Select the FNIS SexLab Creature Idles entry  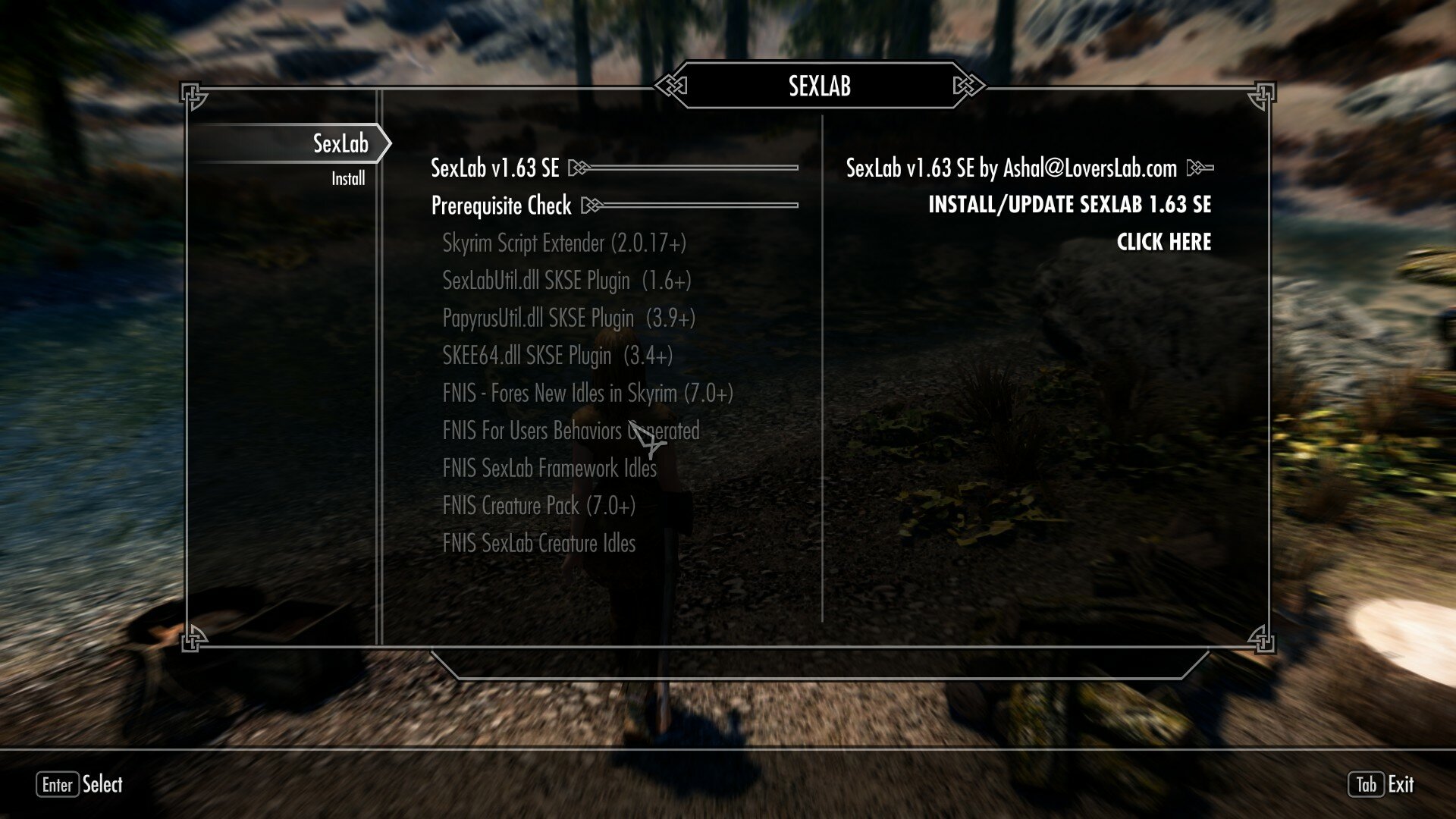point(538,543)
